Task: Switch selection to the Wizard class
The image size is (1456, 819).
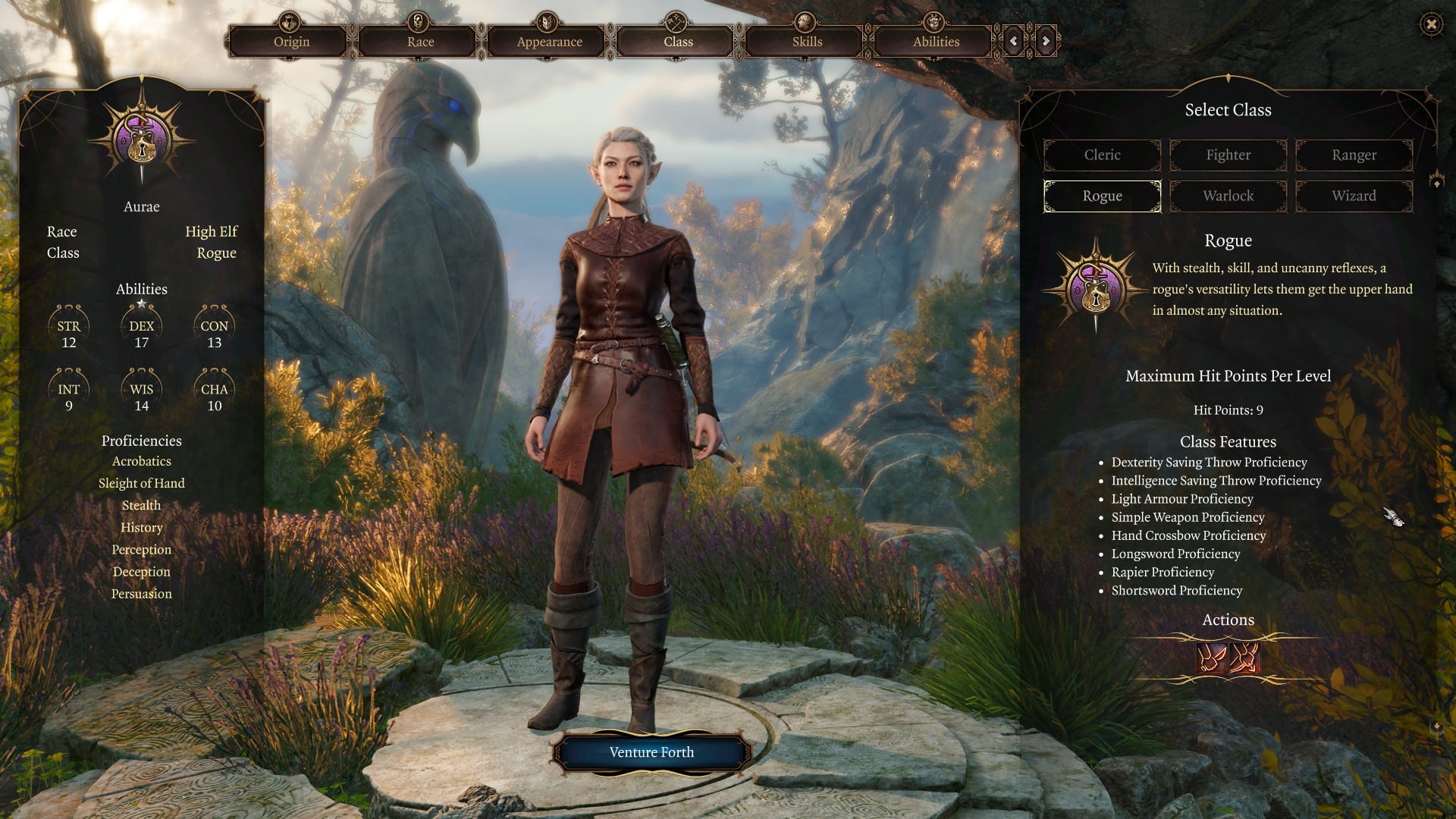Action: tap(1354, 196)
